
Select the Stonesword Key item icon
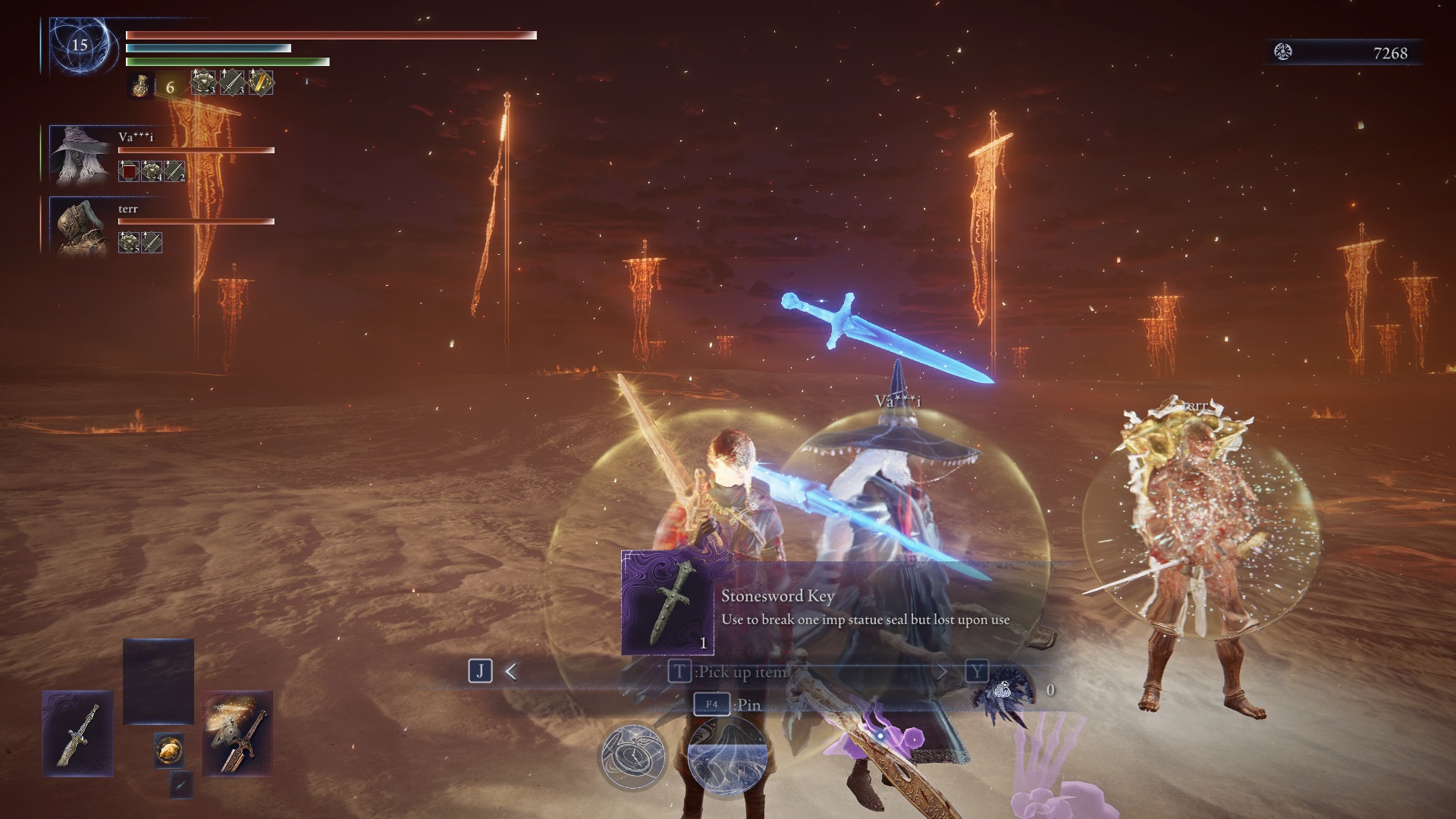click(667, 602)
